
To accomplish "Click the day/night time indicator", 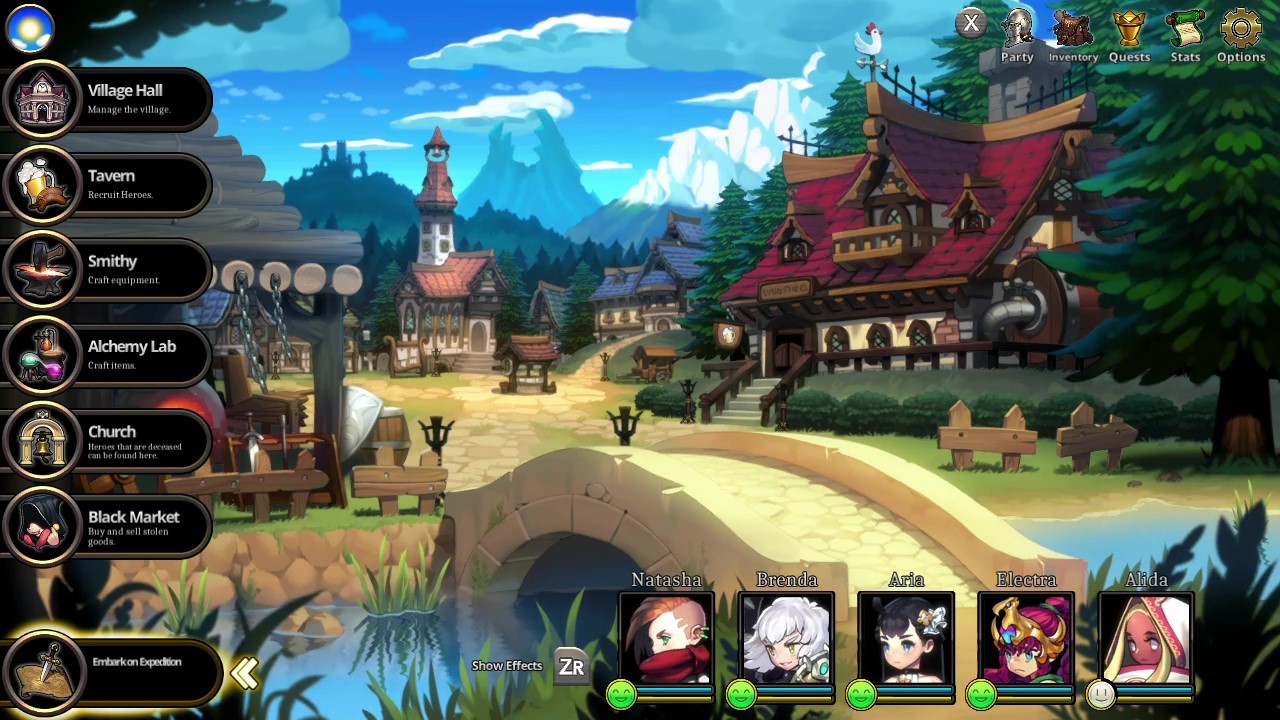I will tap(29, 29).
